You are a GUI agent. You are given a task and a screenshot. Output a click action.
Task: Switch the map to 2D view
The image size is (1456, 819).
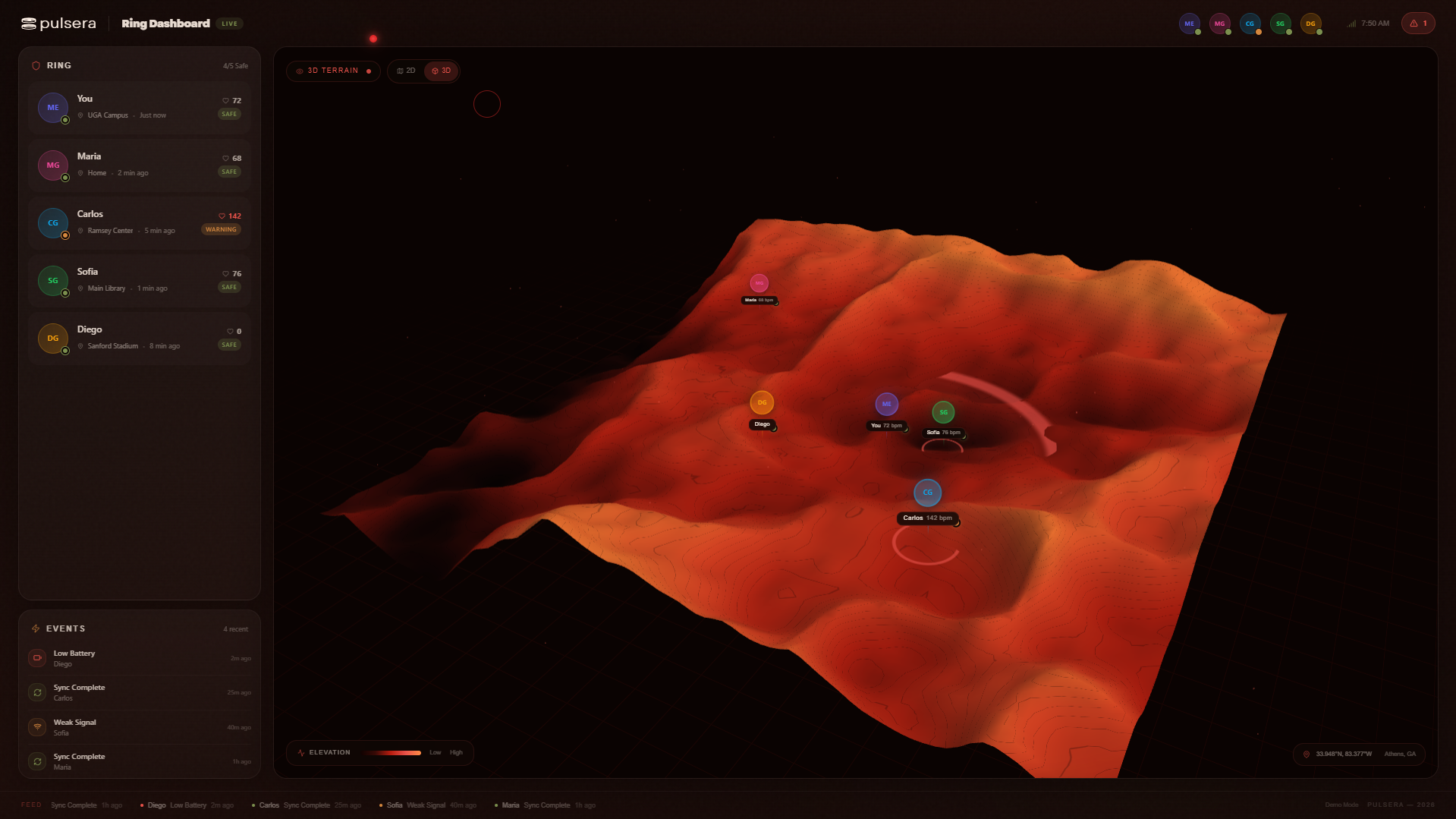(x=407, y=71)
